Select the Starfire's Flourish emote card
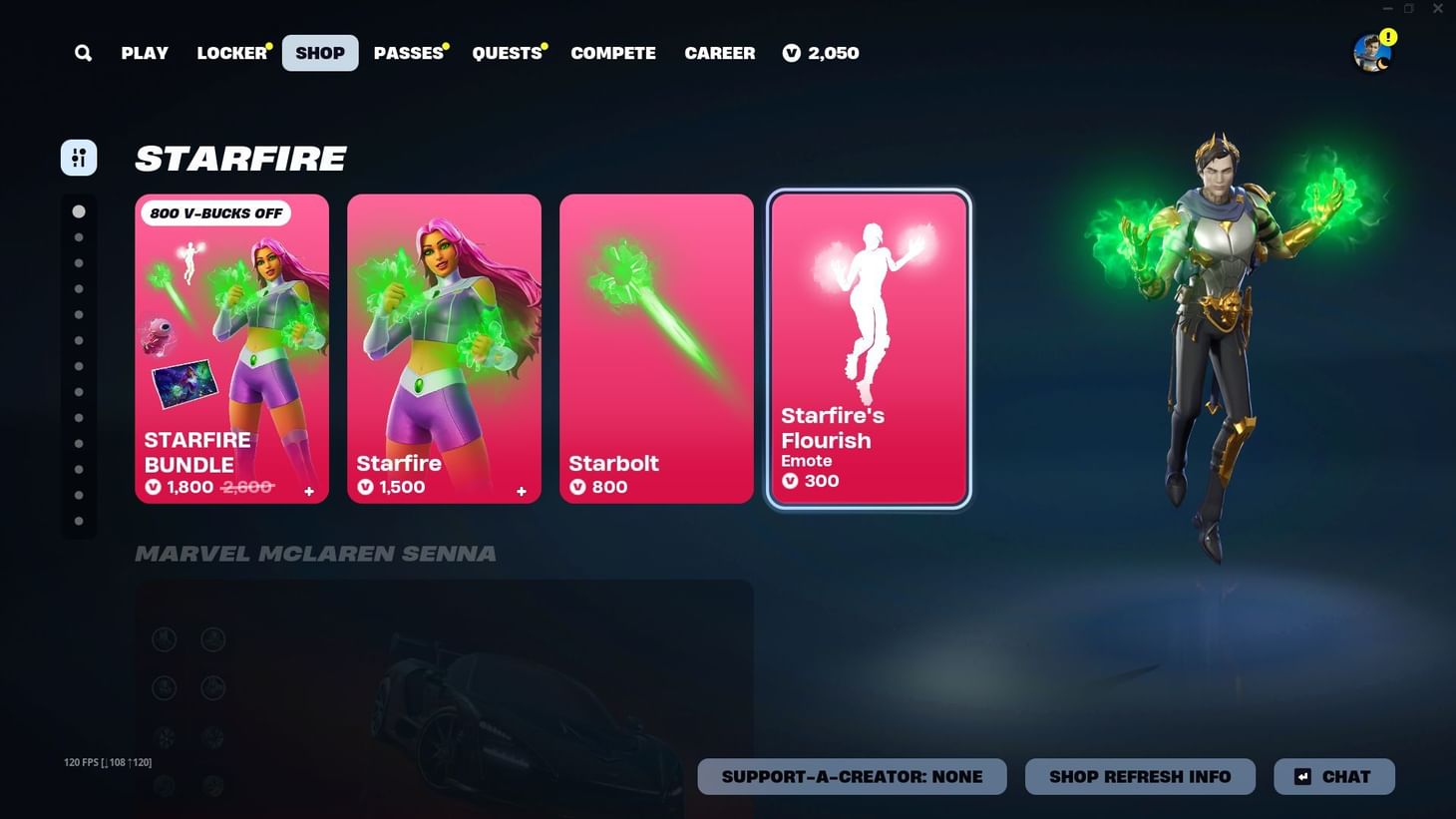The height and width of the screenshot is (819, 1456). click(868, 349)
